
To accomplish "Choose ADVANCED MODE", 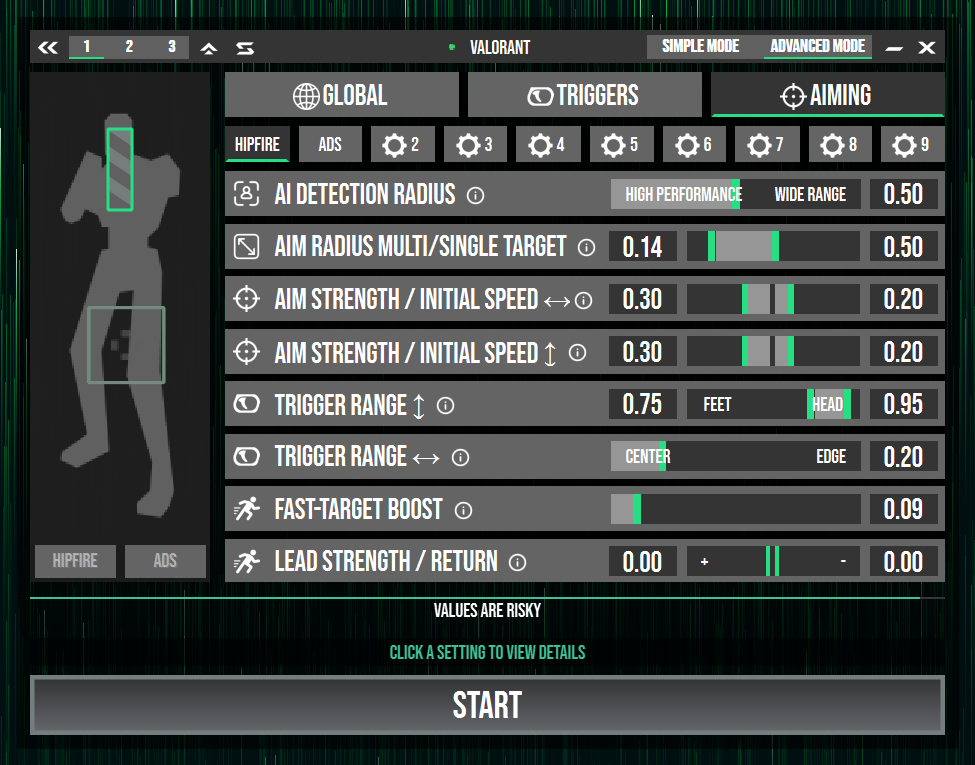I will tap(817, 47).
